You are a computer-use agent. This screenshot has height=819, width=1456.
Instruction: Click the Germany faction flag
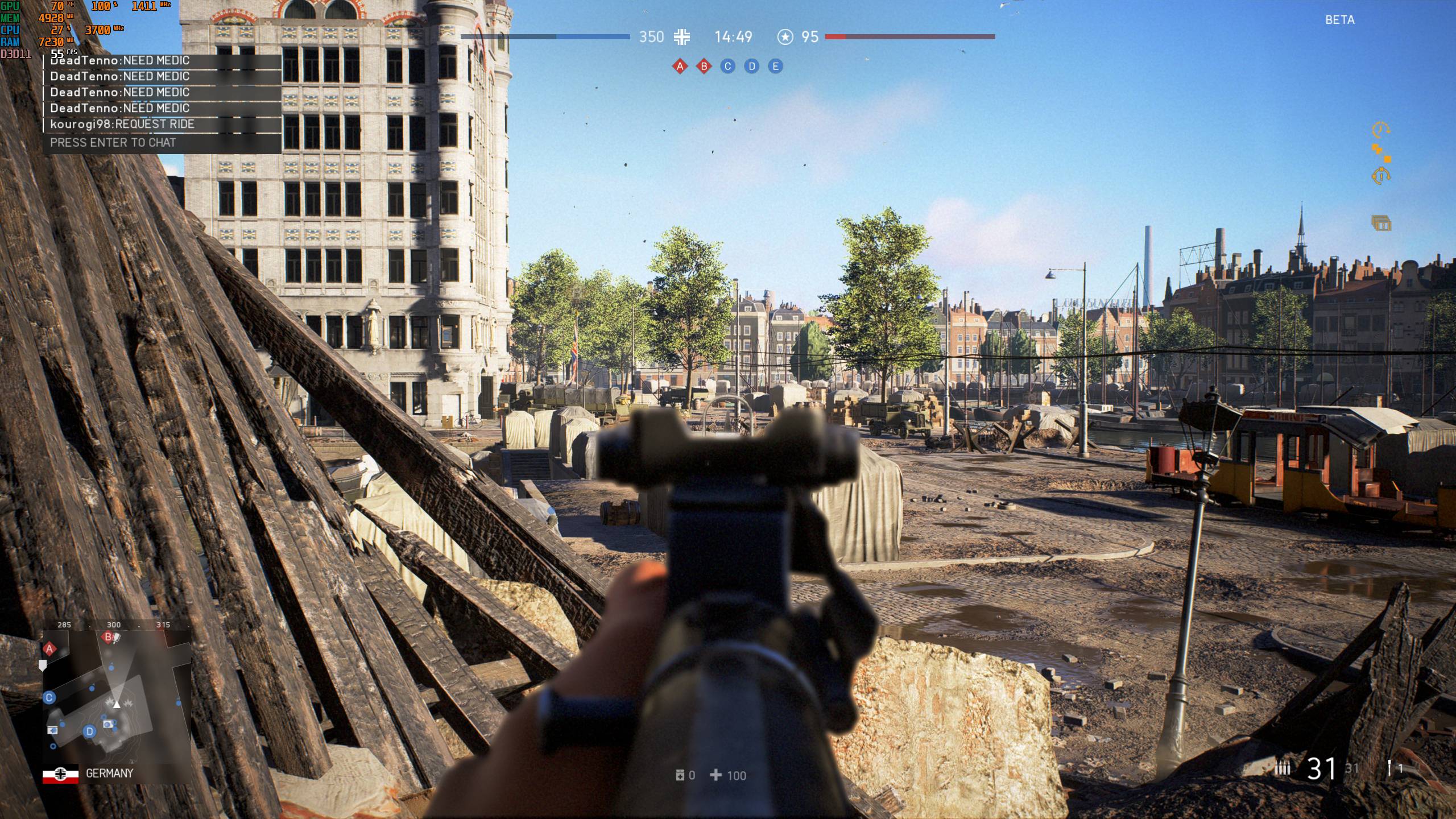tap(60, 773)
